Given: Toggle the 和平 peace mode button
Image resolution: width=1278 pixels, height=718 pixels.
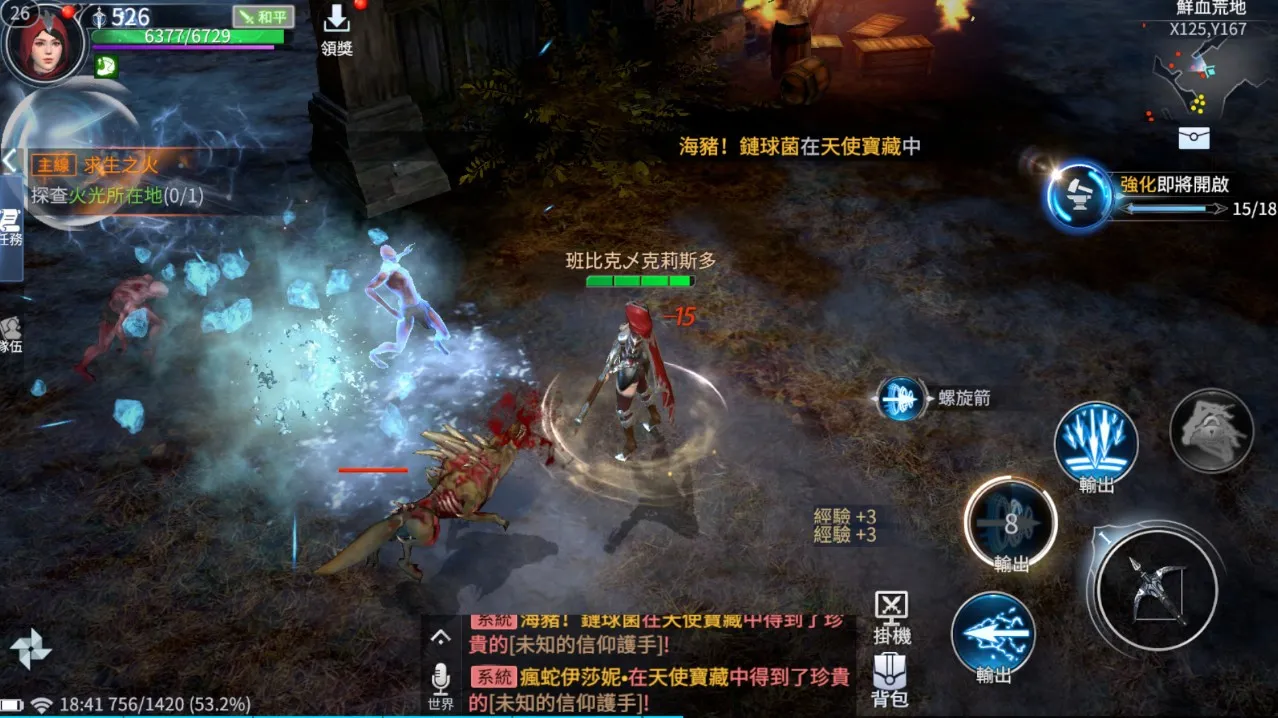Looking at the screenshot, I should click(263, 17).
